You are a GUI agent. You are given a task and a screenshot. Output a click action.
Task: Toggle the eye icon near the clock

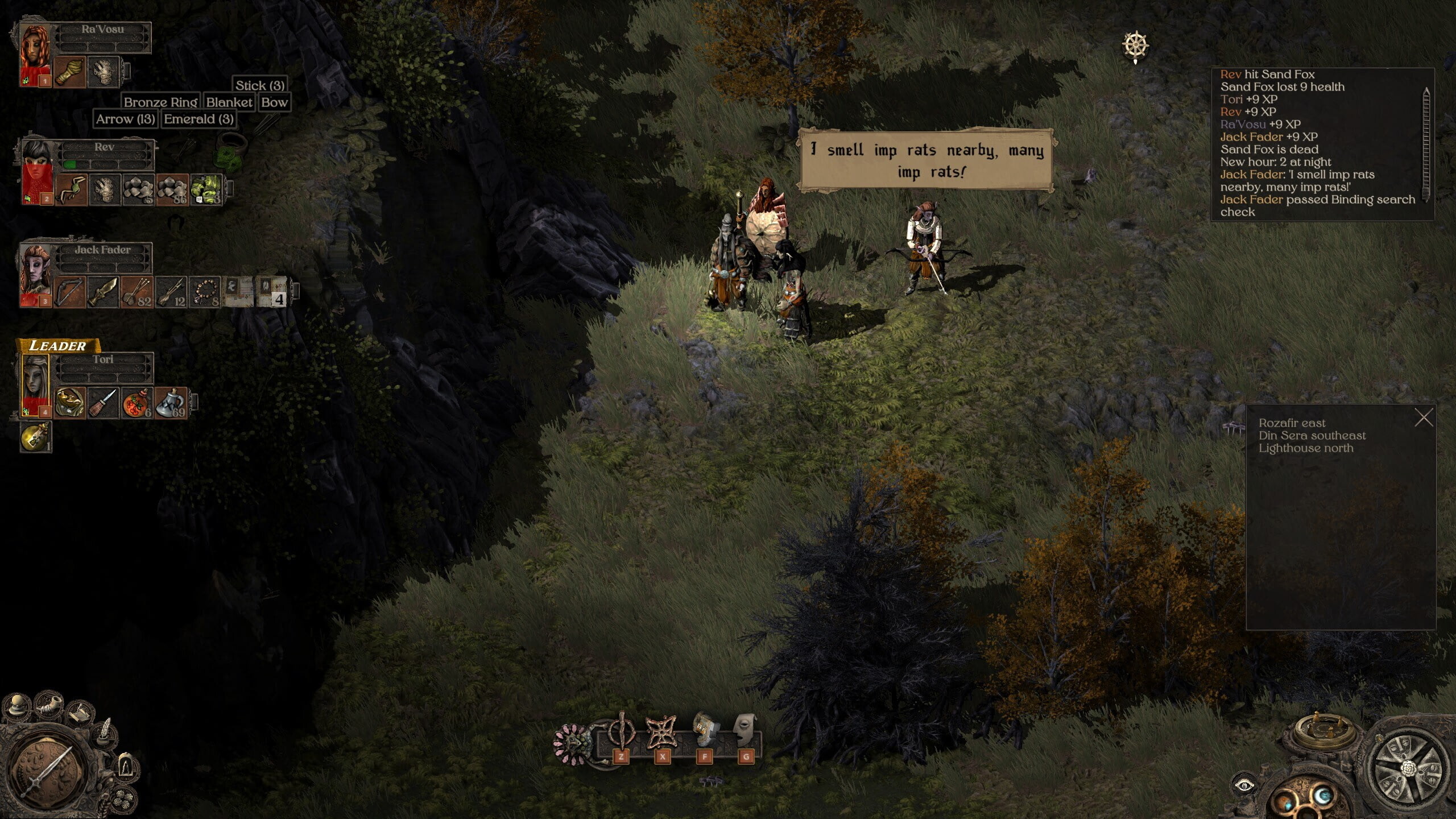coord(1244,786)
